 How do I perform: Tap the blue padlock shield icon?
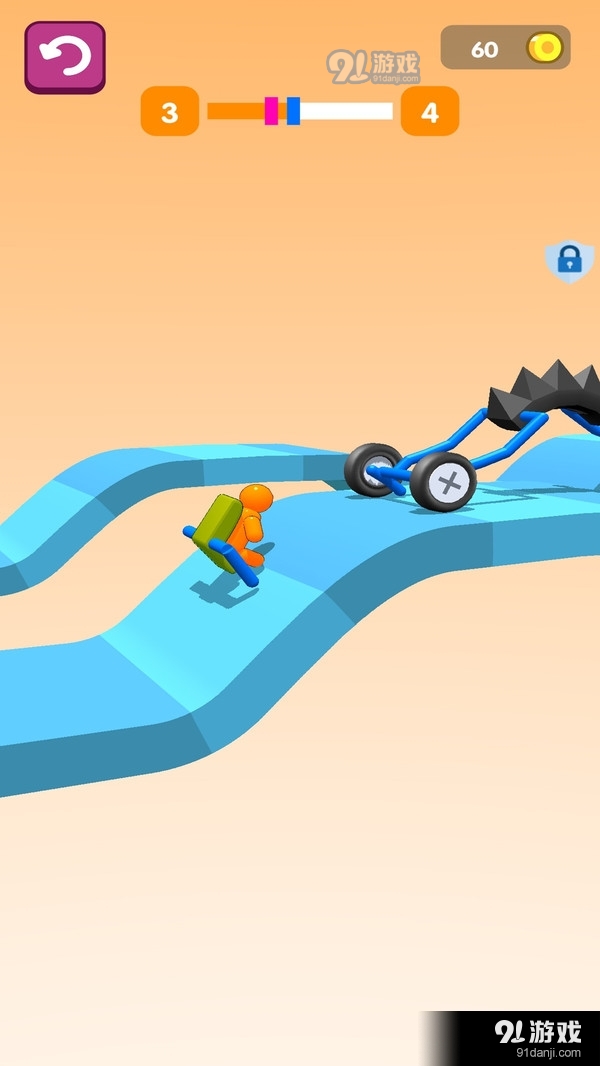(x=568, y=261)
